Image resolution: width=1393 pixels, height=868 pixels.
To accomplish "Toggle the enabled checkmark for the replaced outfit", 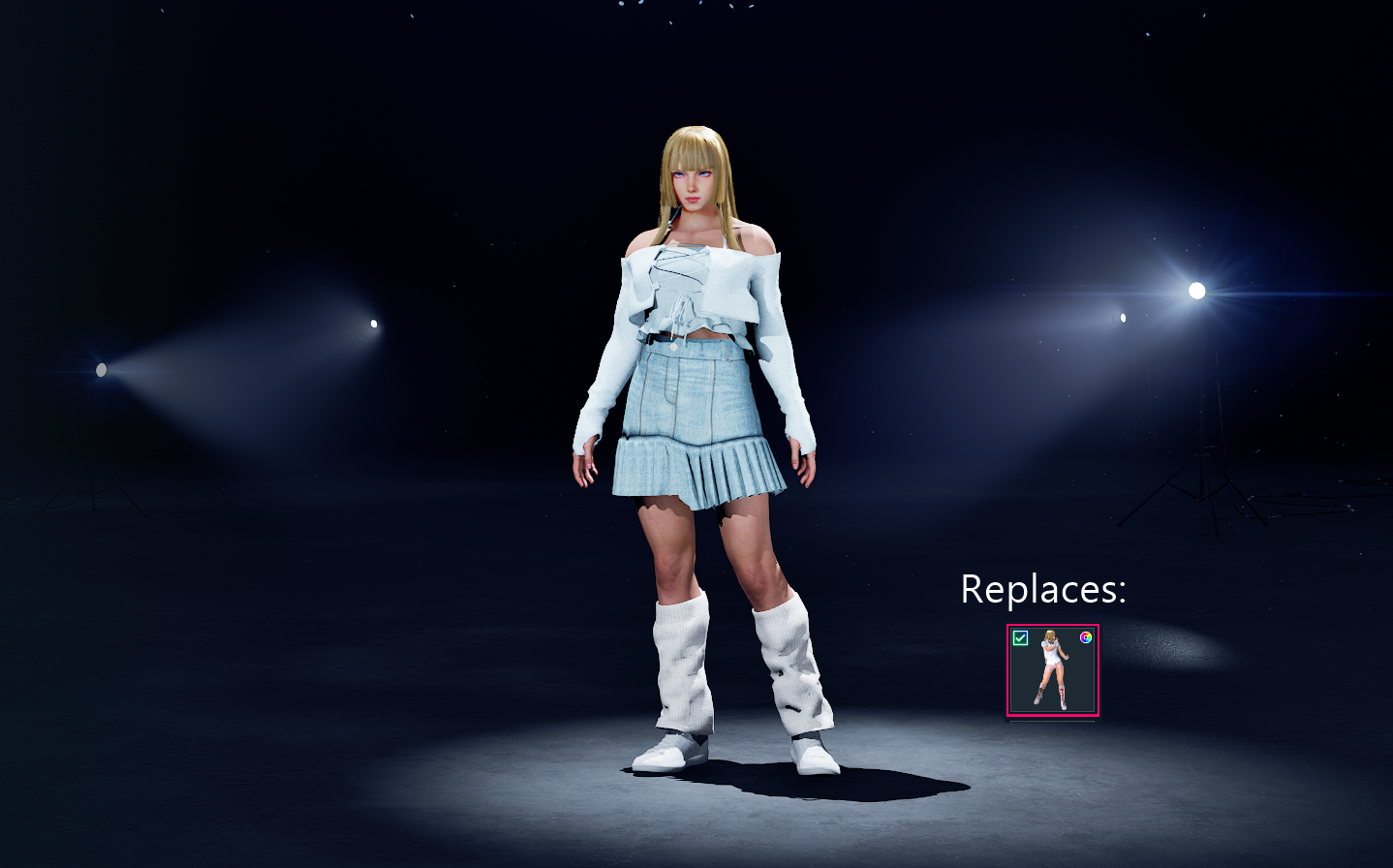I will point(1020,637).
